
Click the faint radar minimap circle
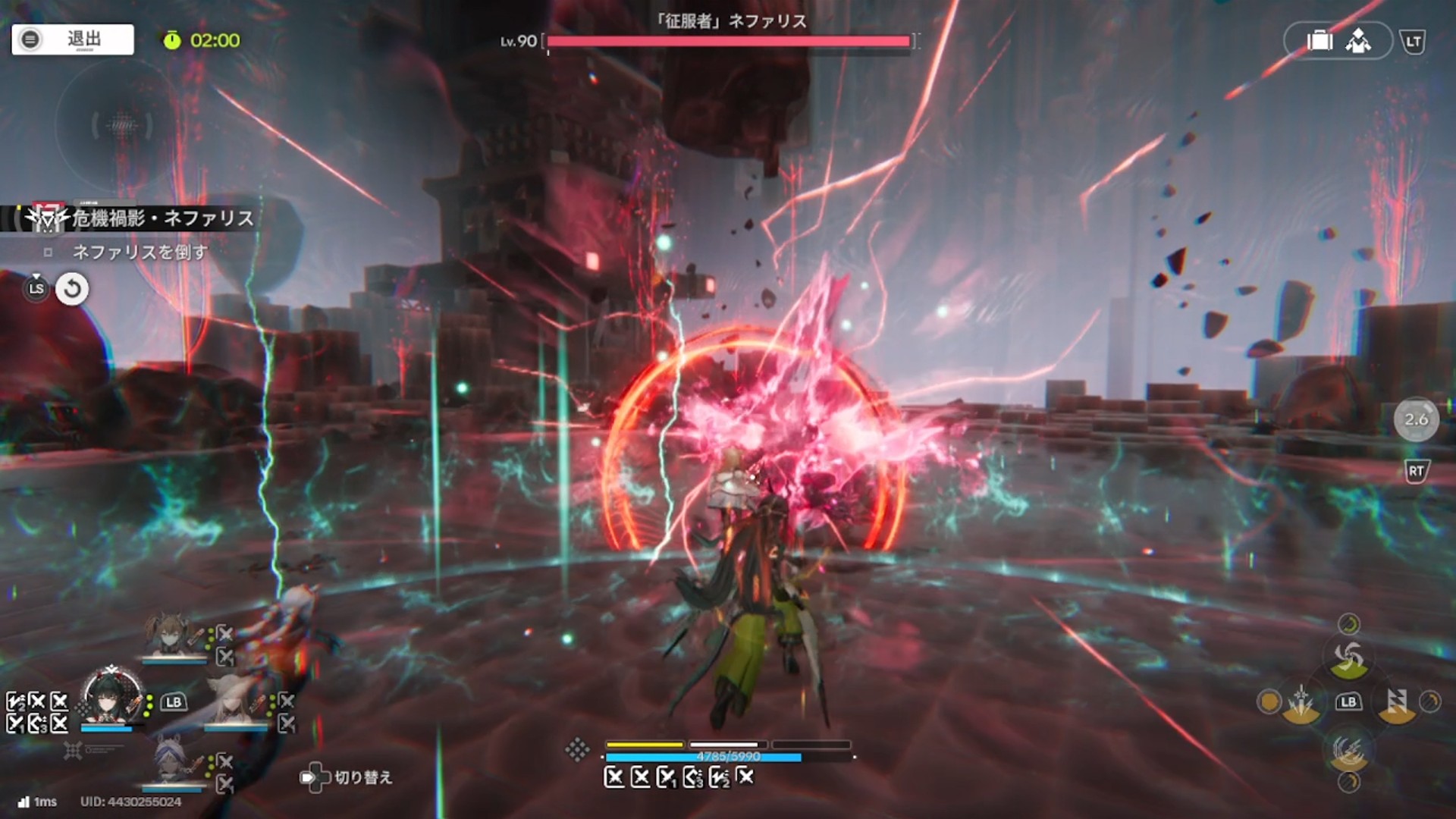[x=121, y=125]
